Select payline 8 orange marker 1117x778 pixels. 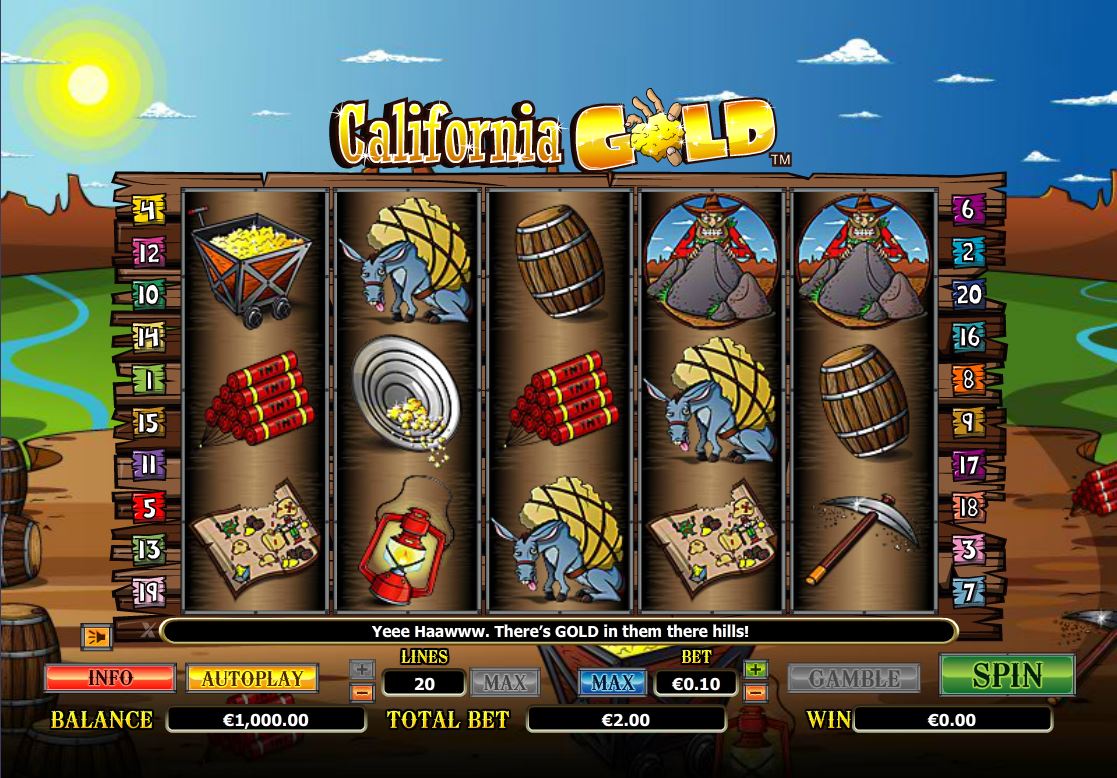968,380
